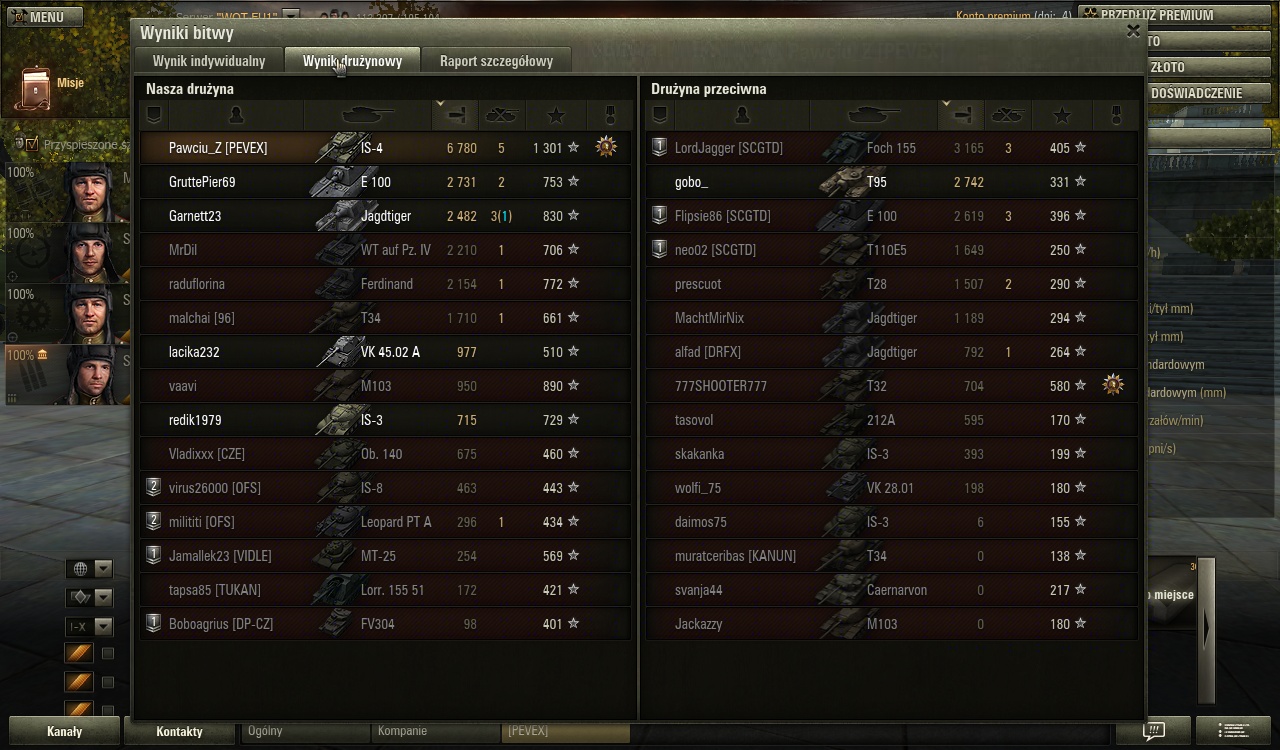1280x750 pixels.
Task: Open the globe nation filter dropdown
Action: point(89,569)
